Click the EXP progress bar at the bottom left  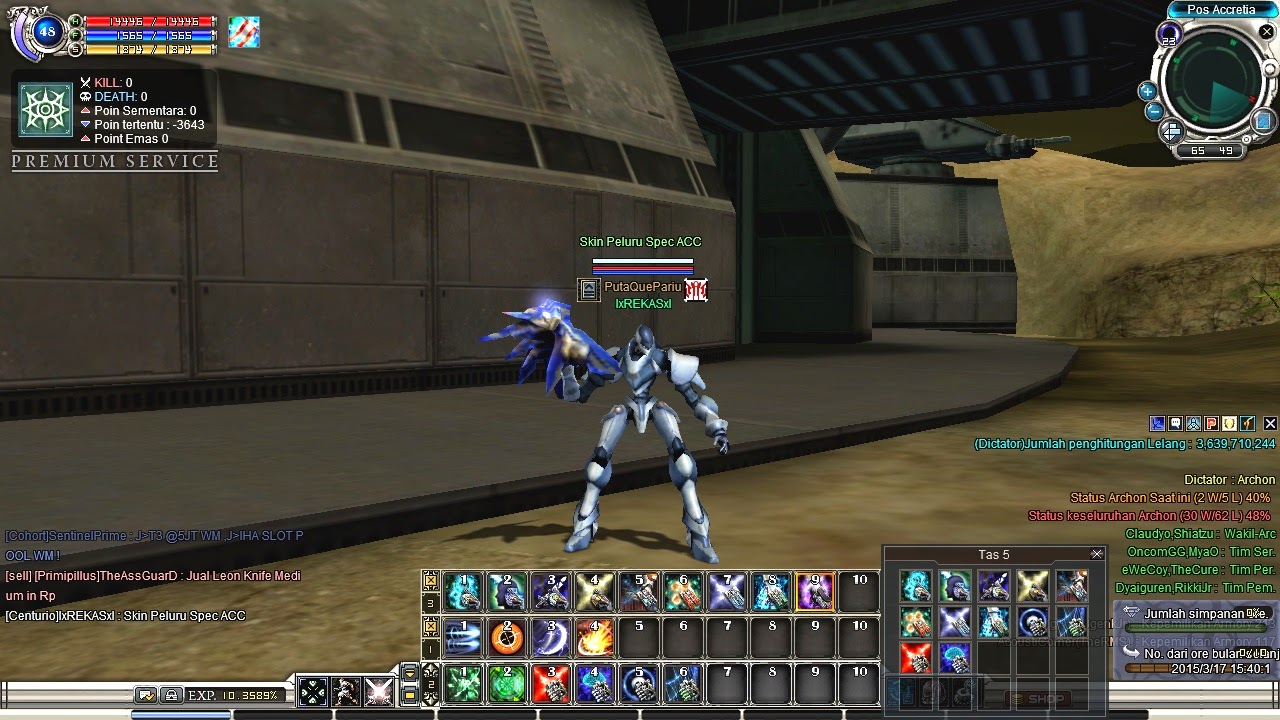pos(240,694)
